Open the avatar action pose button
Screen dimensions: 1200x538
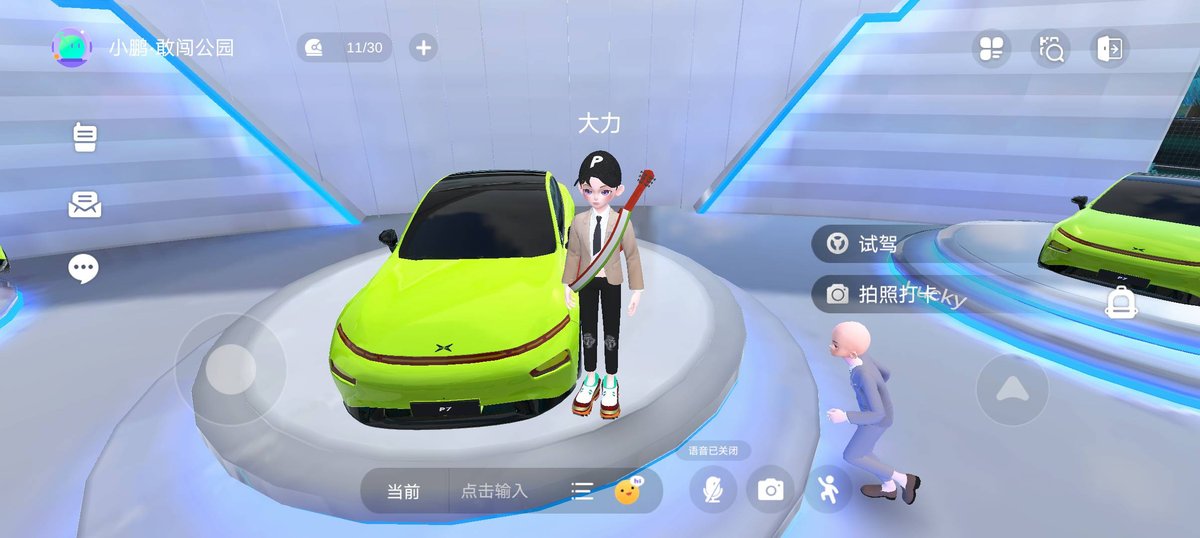pos(828,489)
